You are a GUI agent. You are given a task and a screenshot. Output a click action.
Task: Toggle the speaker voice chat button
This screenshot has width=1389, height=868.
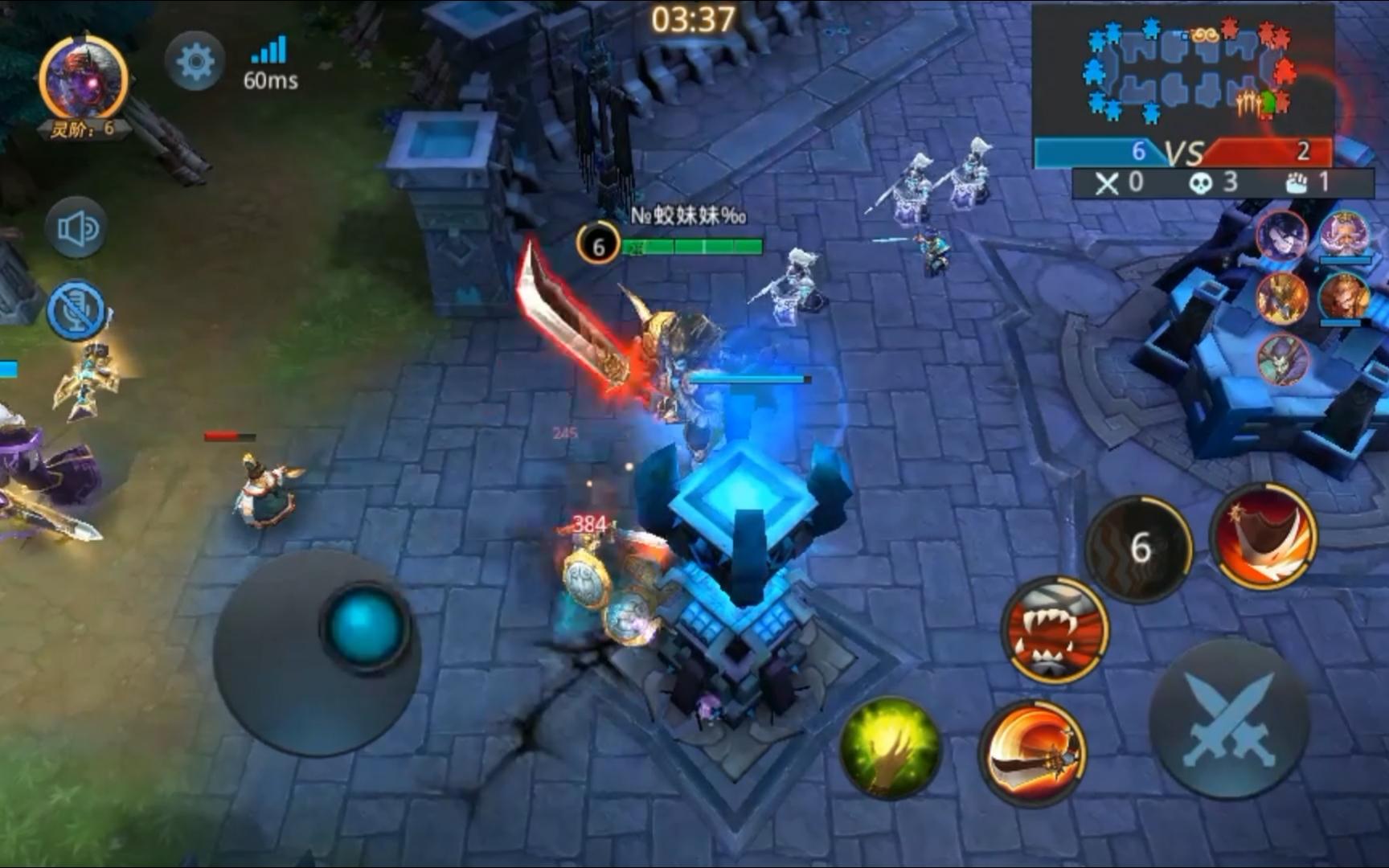click(76, 229)
